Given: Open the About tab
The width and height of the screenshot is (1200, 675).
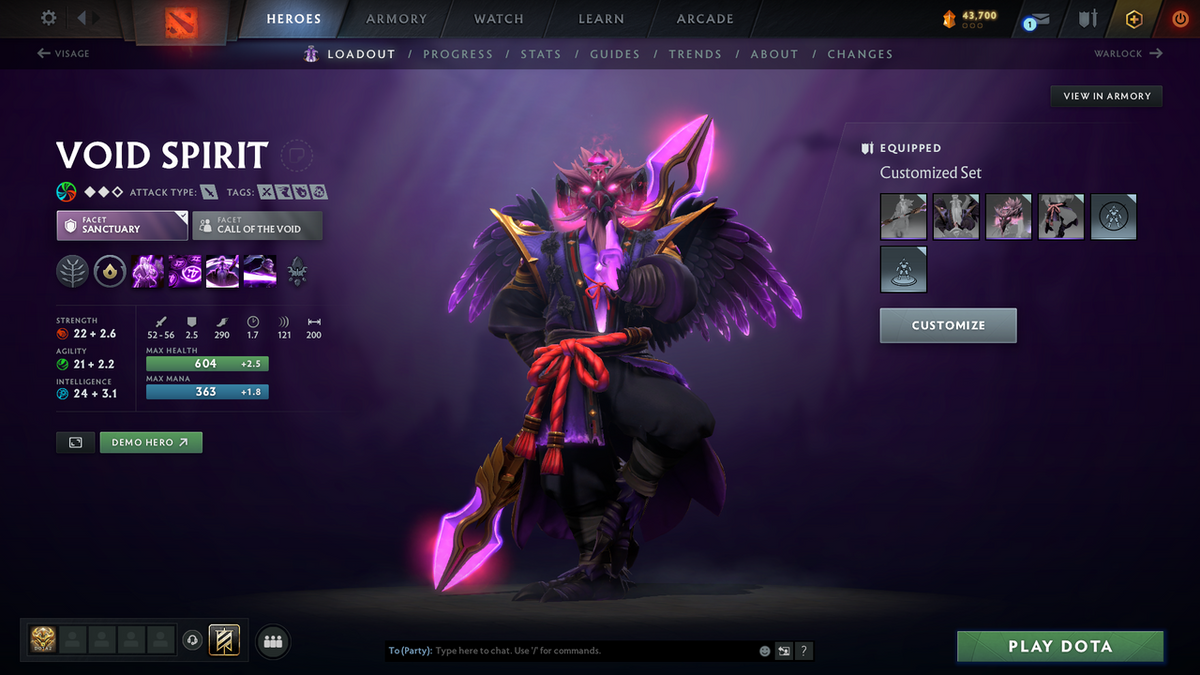Looking at the screenshot, I should click(774, 54).
